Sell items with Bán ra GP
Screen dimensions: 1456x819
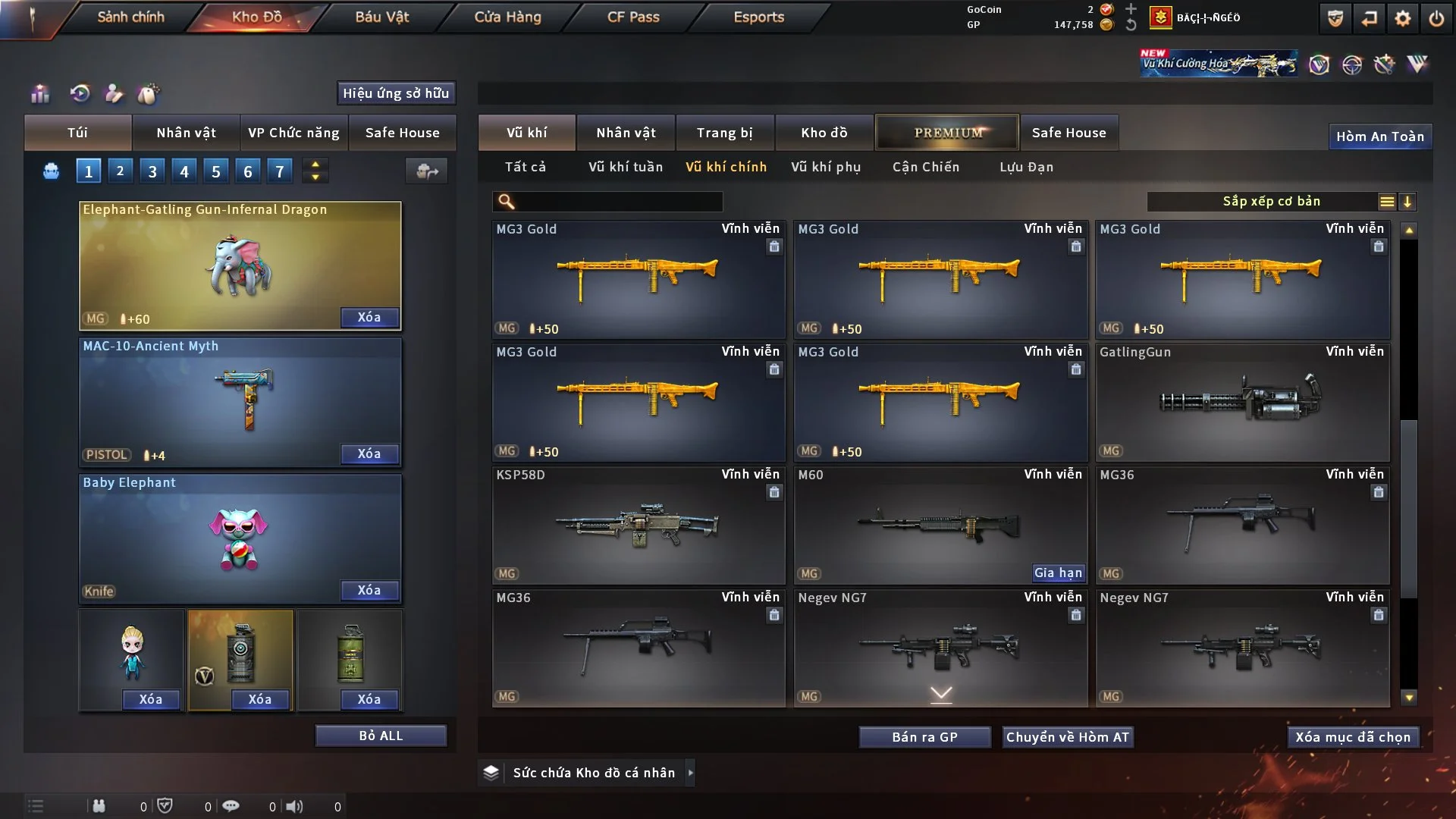pyautogui.click(x=924, y=737)
